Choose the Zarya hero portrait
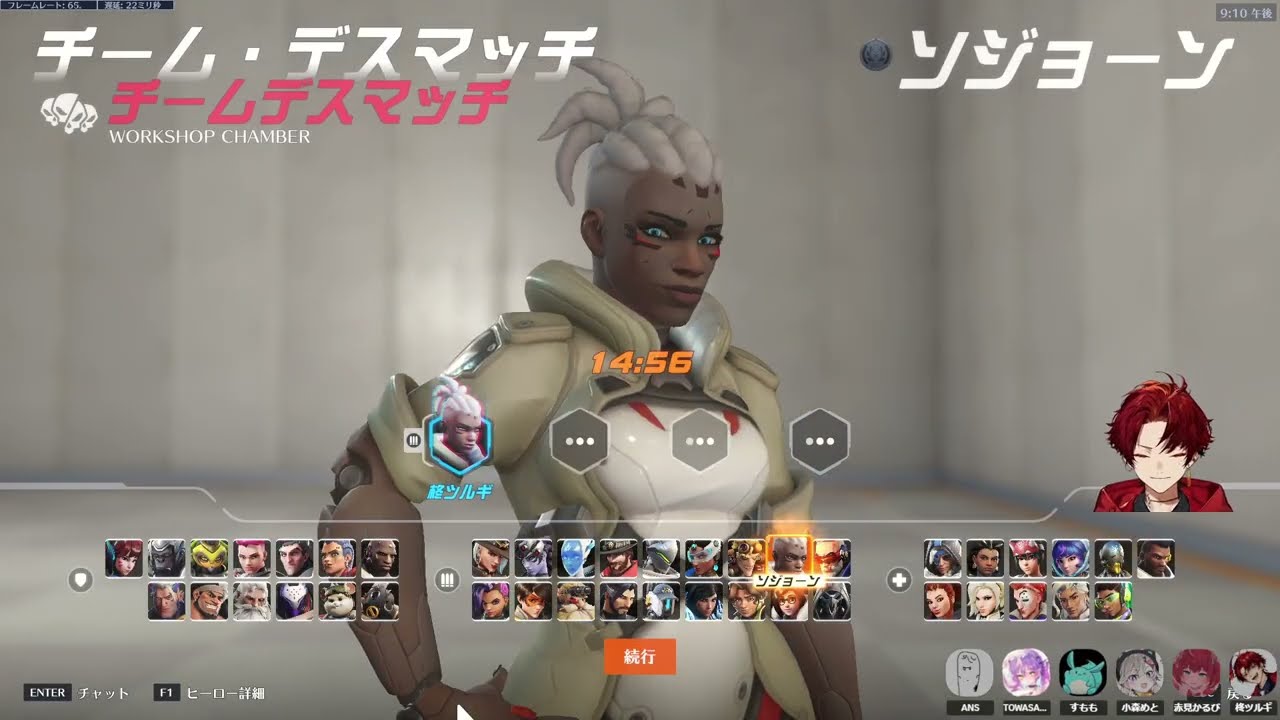The image size is (1280, 720). point(252,558)
